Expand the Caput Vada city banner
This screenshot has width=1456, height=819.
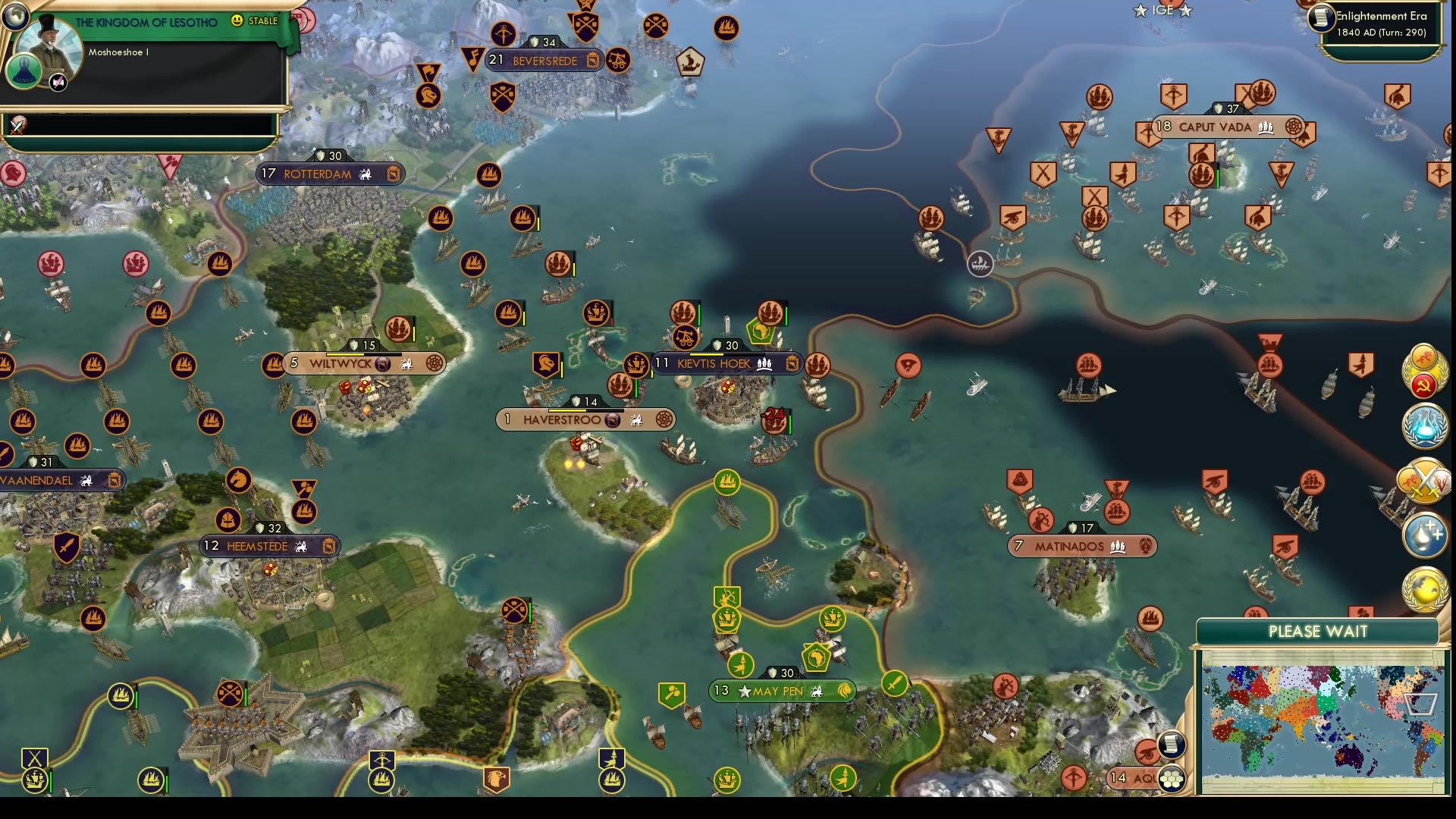coord(1213,127)
